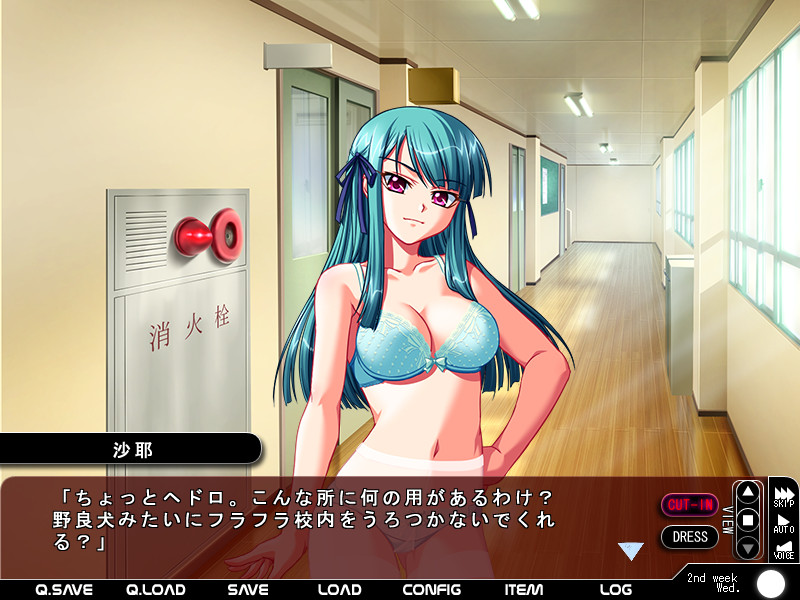Viewport: 800px width, 600px height.
Task: Advance dialogue with the blue triangle indicator
Action: [630, 550]
